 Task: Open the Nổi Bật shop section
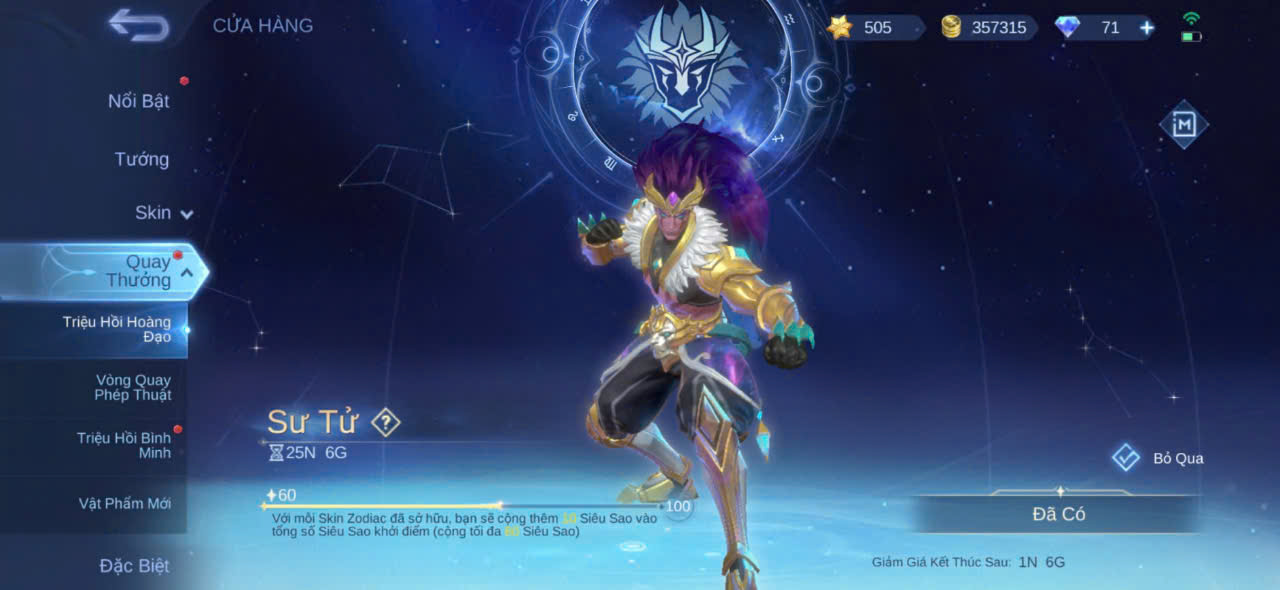click(x=138, y=101)
